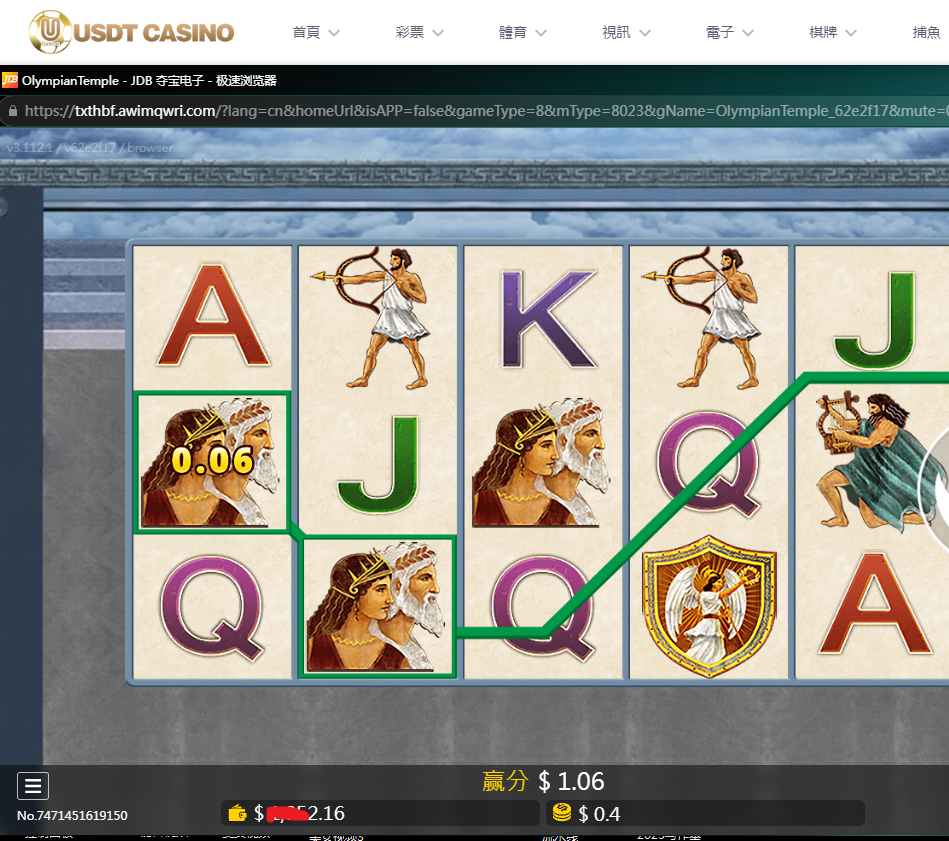Open the hamburger game menu
Viewport: 949px width, 841px height.
pos(33,786)
